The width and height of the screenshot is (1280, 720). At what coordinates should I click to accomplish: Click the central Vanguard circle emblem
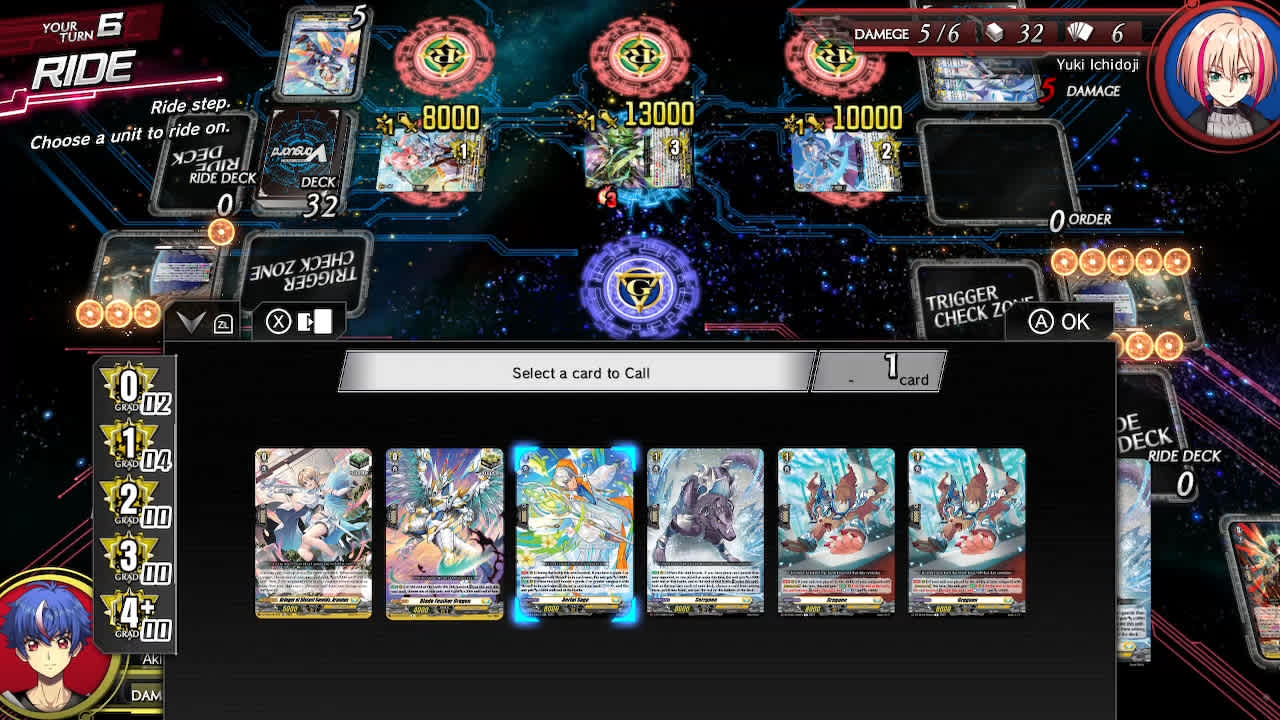[x=640, y=287]
